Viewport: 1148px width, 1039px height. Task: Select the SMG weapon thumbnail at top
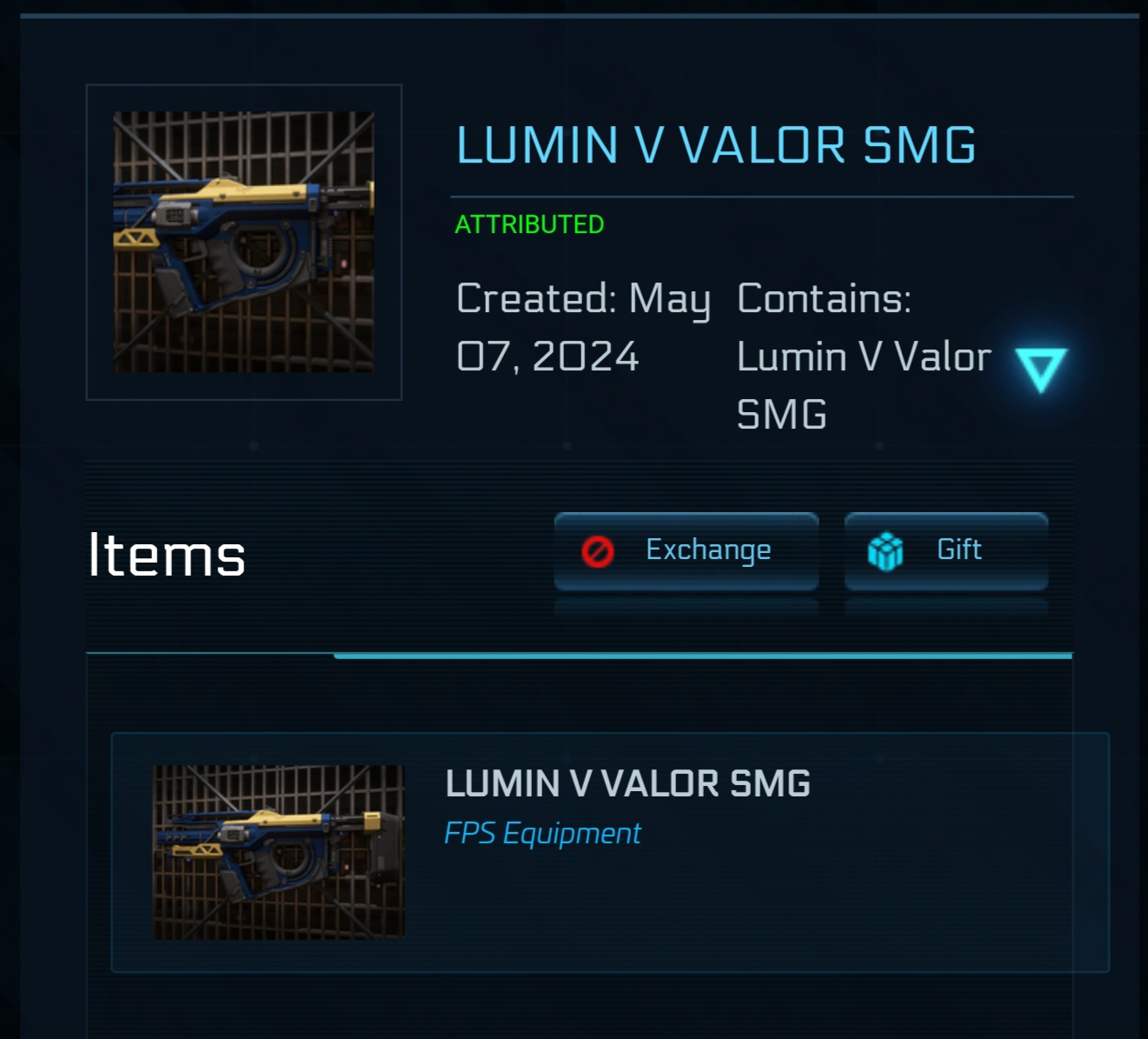pyautogui.click(x=244, y=241)
